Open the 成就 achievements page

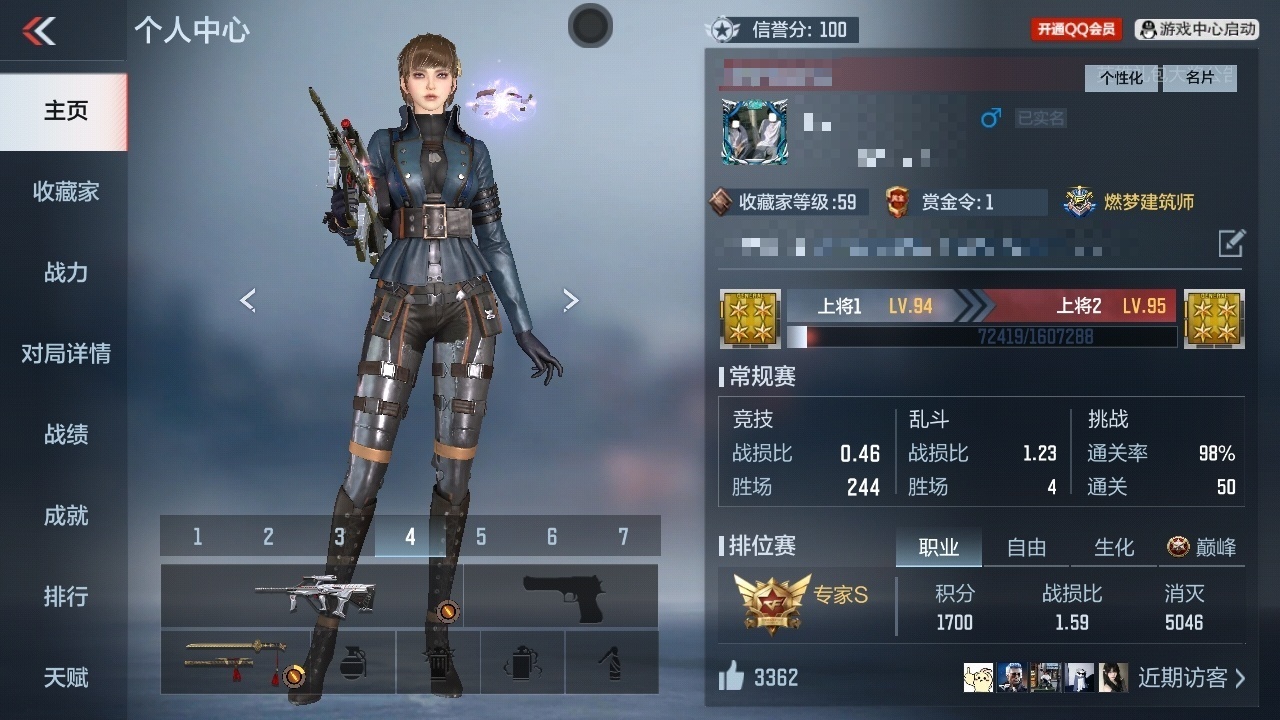(x=65, y=515)
